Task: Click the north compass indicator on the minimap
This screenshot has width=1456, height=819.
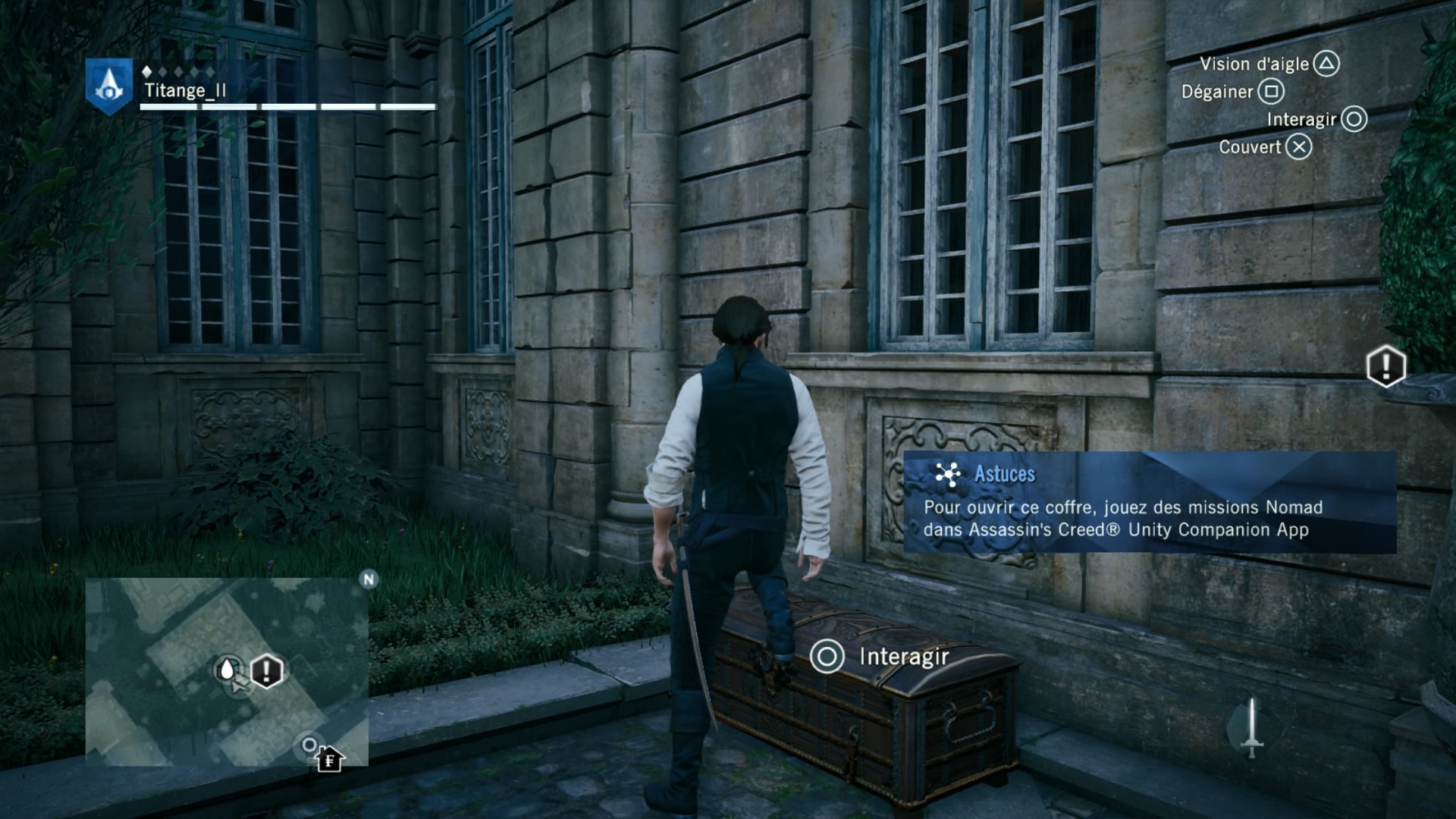Action: [x=369, y=580]
